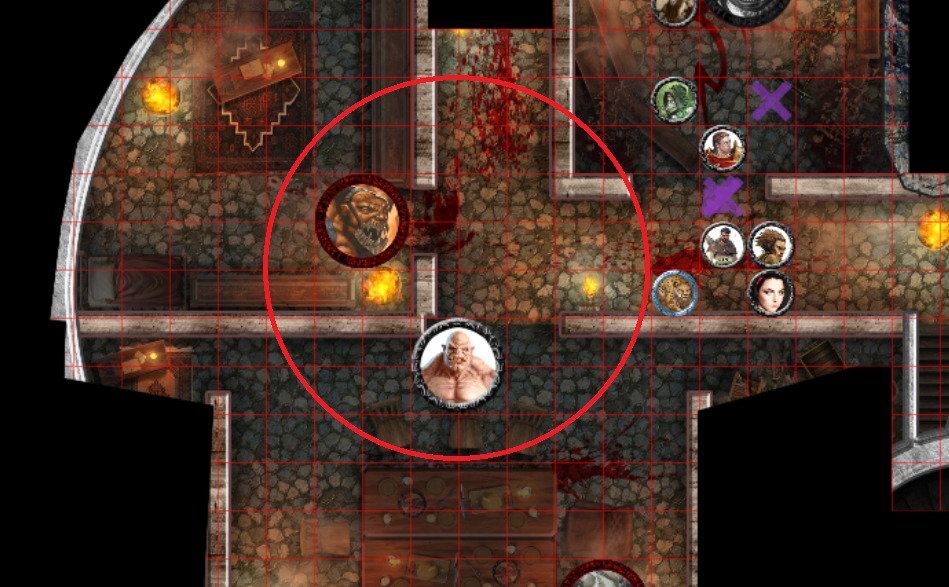This screenshot has height=587, width=949.
Task: Choose the dark-haired woman token
Action: [x=770, y=292]
